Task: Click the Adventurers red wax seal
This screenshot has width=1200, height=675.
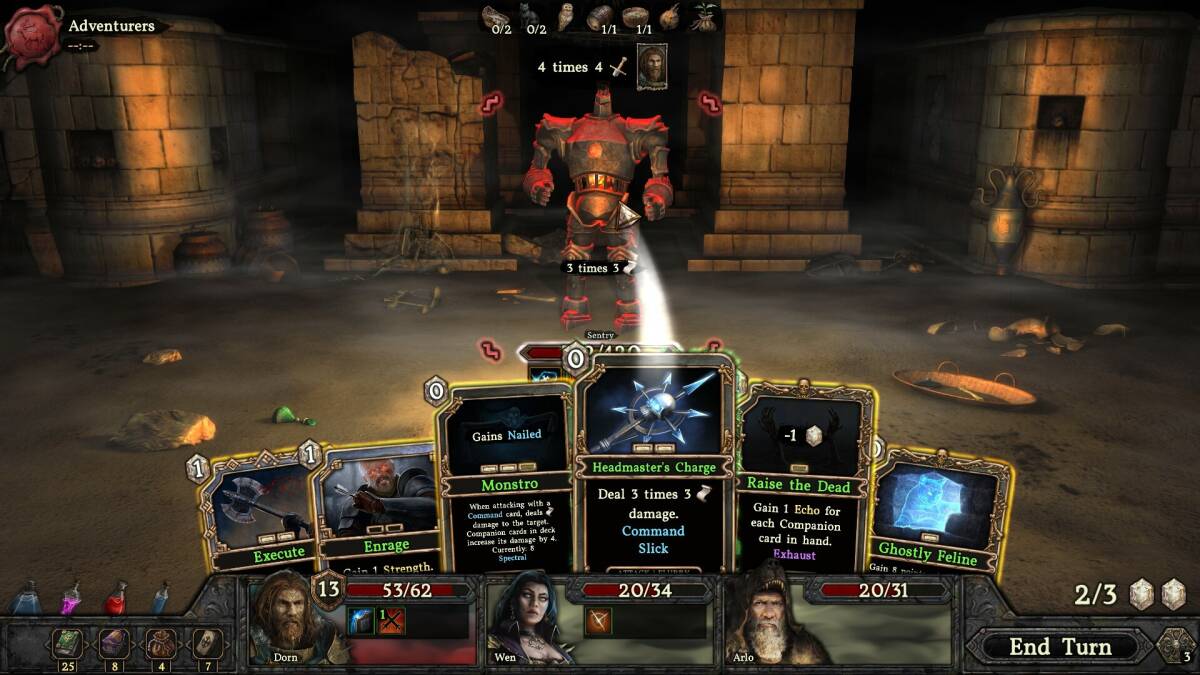Action: click(33, 33)
